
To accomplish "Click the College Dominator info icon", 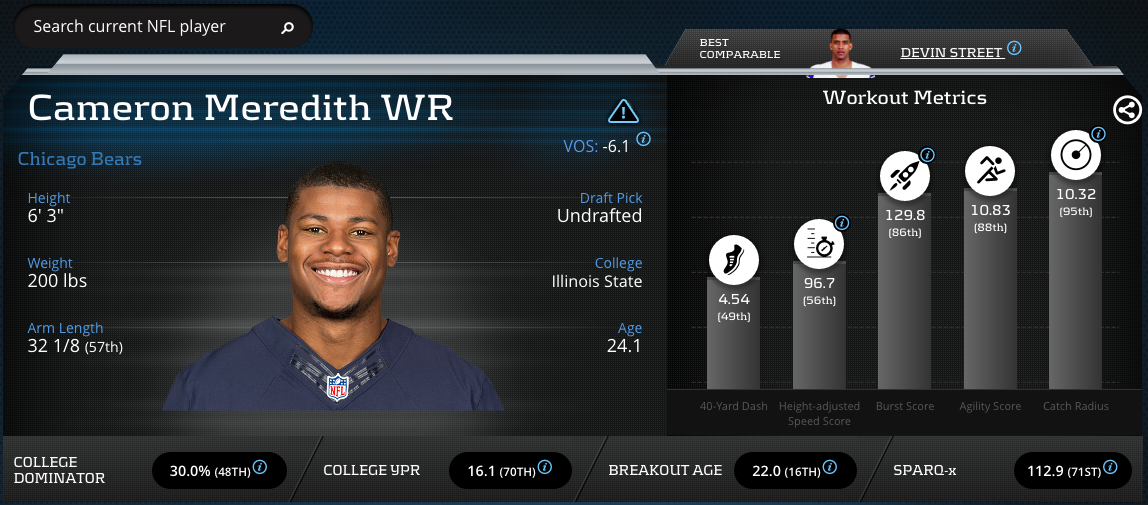I will [x=260, y=466].
